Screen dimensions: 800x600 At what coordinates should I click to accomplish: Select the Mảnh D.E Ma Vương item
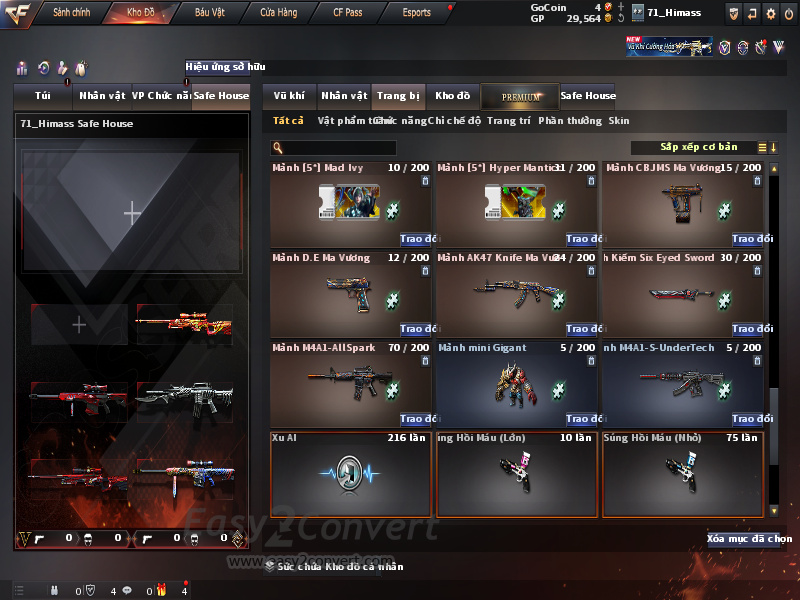pyautogui.click(x=351, y=292)
